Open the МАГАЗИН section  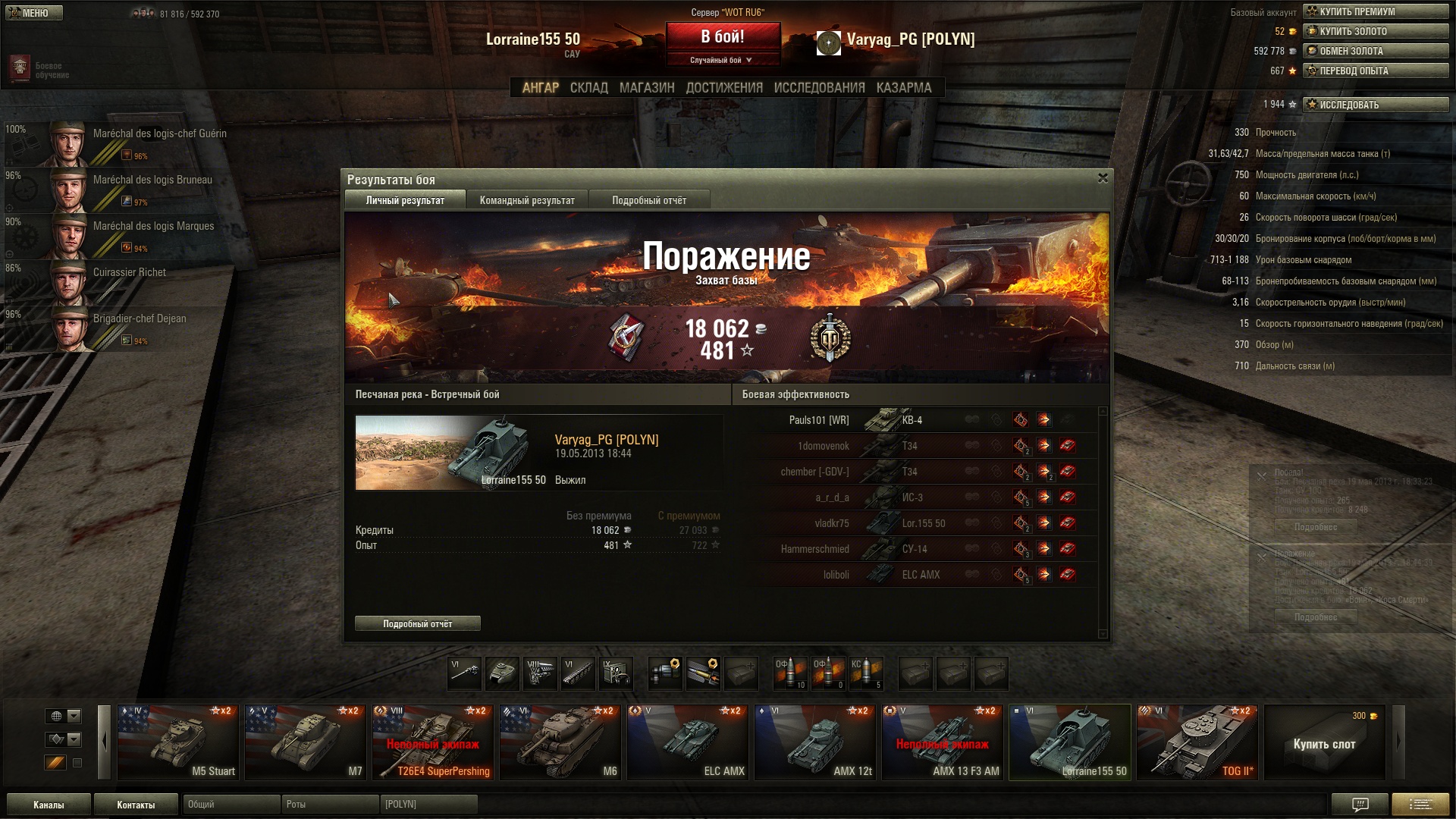(x=647, y=88)
